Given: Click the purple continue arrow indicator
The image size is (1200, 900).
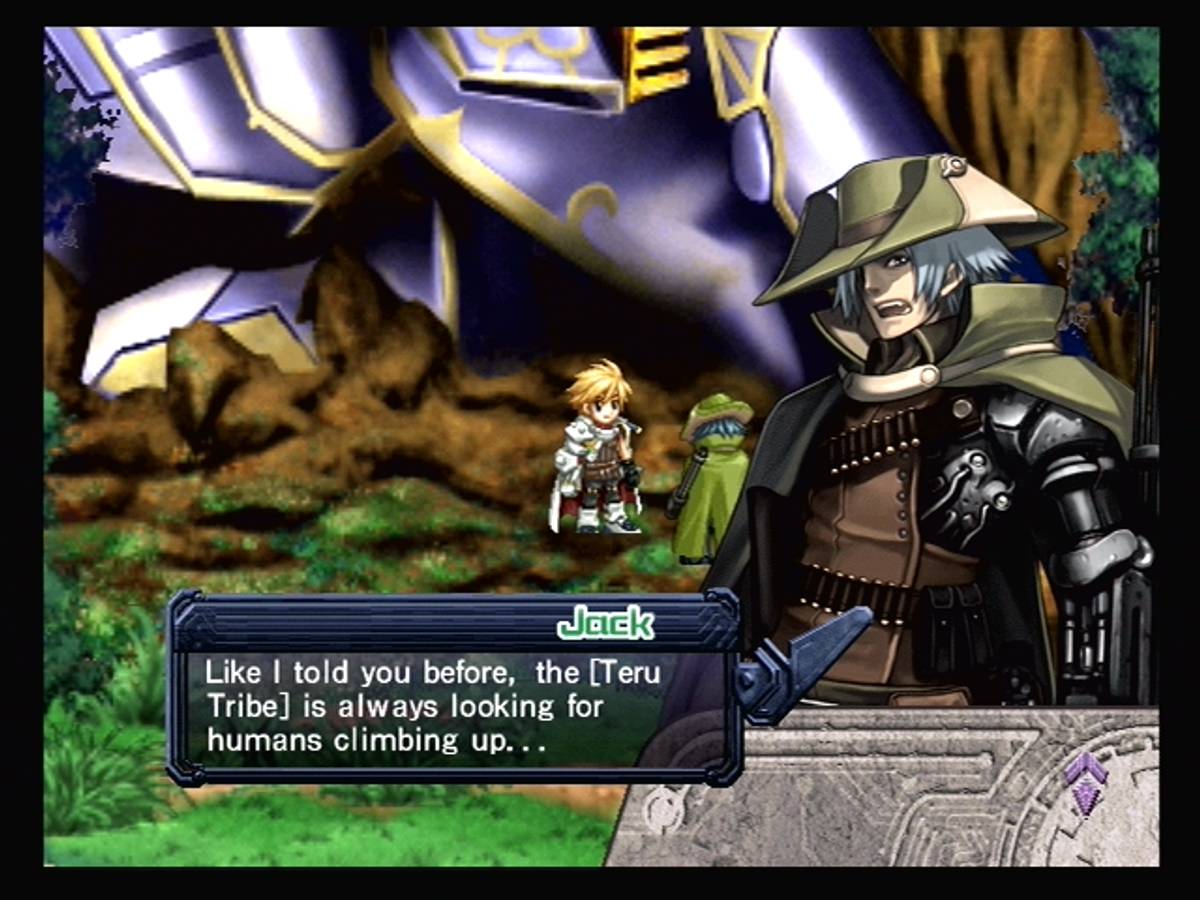Looking at the screenshot, I should (1084, 780).
